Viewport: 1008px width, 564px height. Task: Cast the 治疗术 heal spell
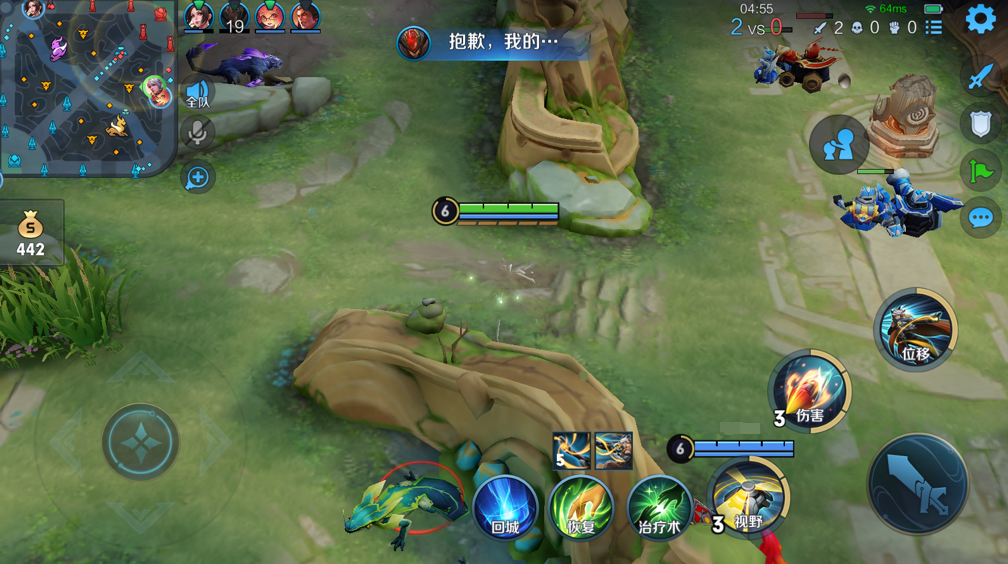click(659, 507)
